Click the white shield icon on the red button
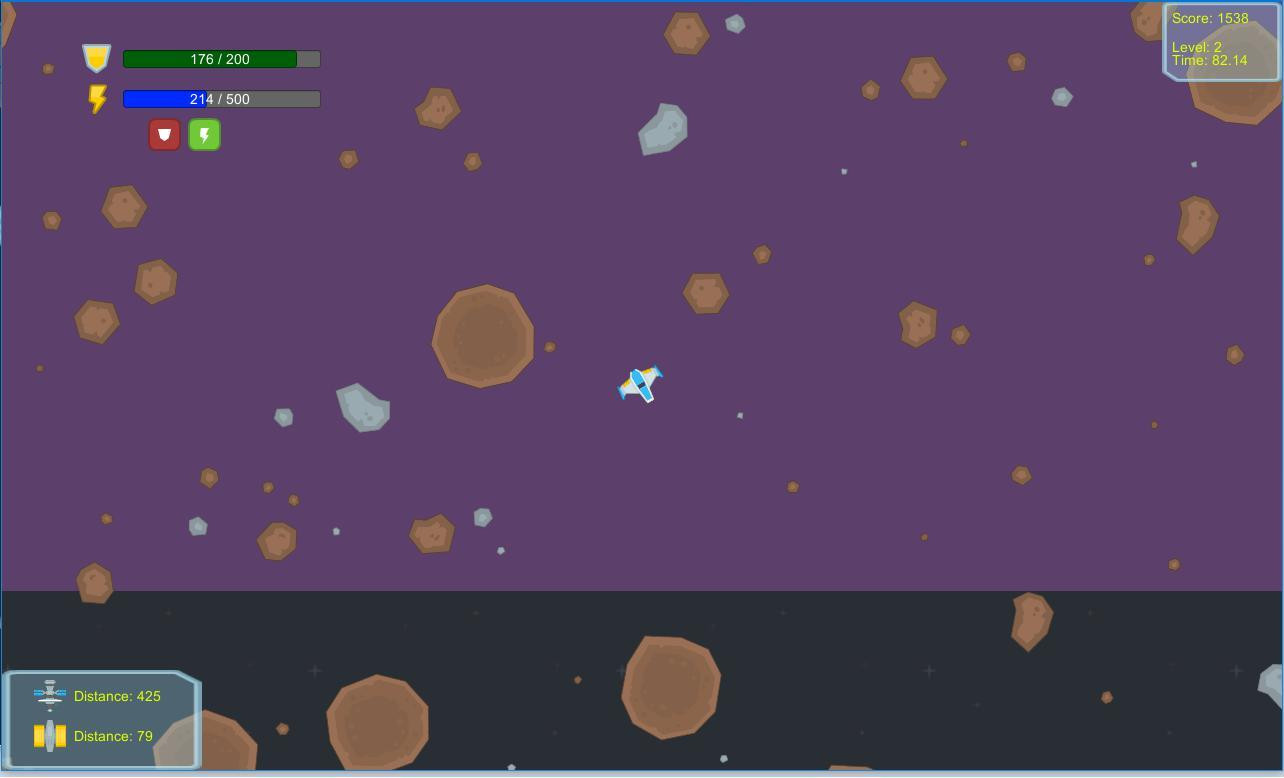 click(164, 133)
